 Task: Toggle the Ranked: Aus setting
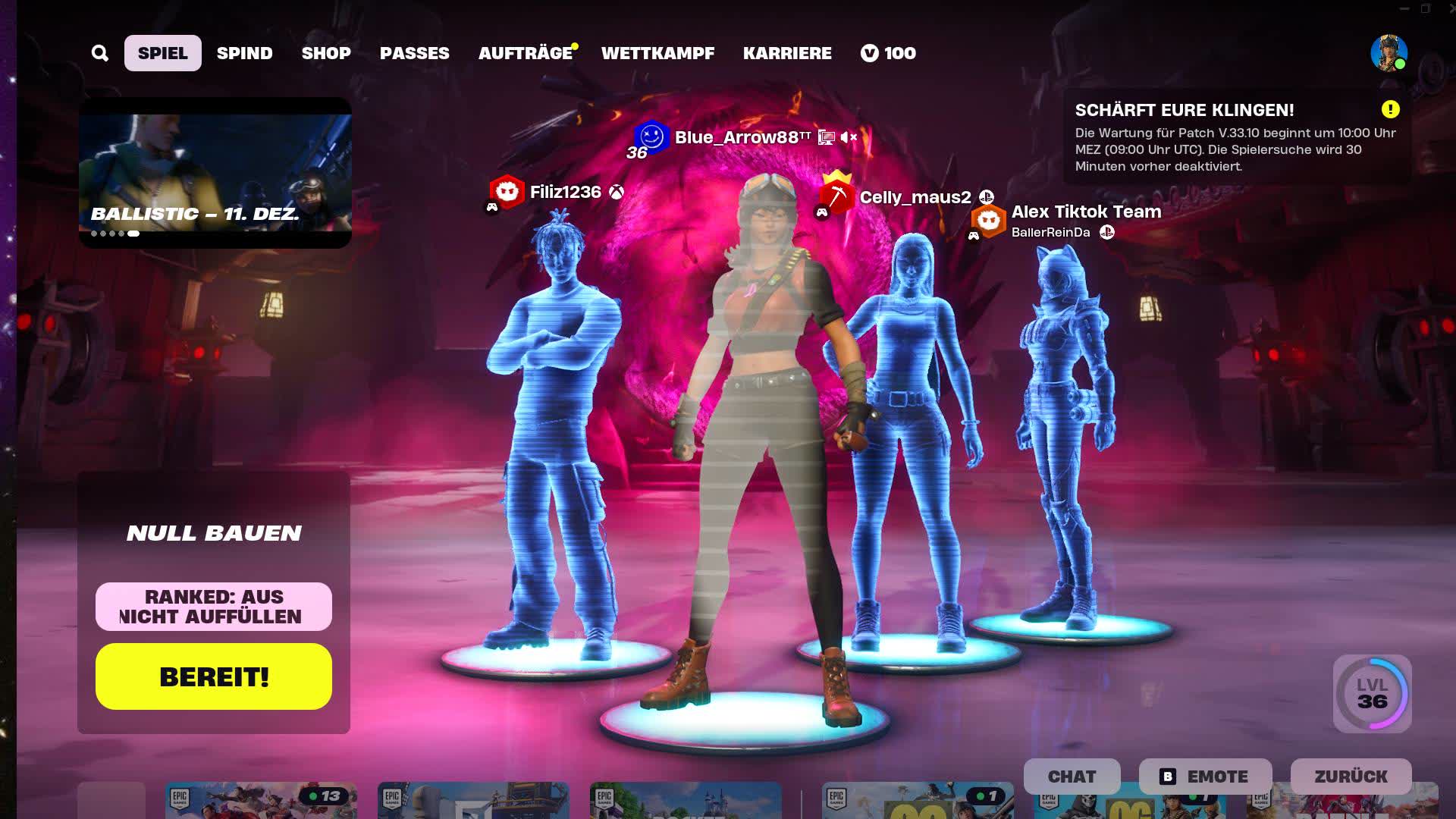[213, 597]
